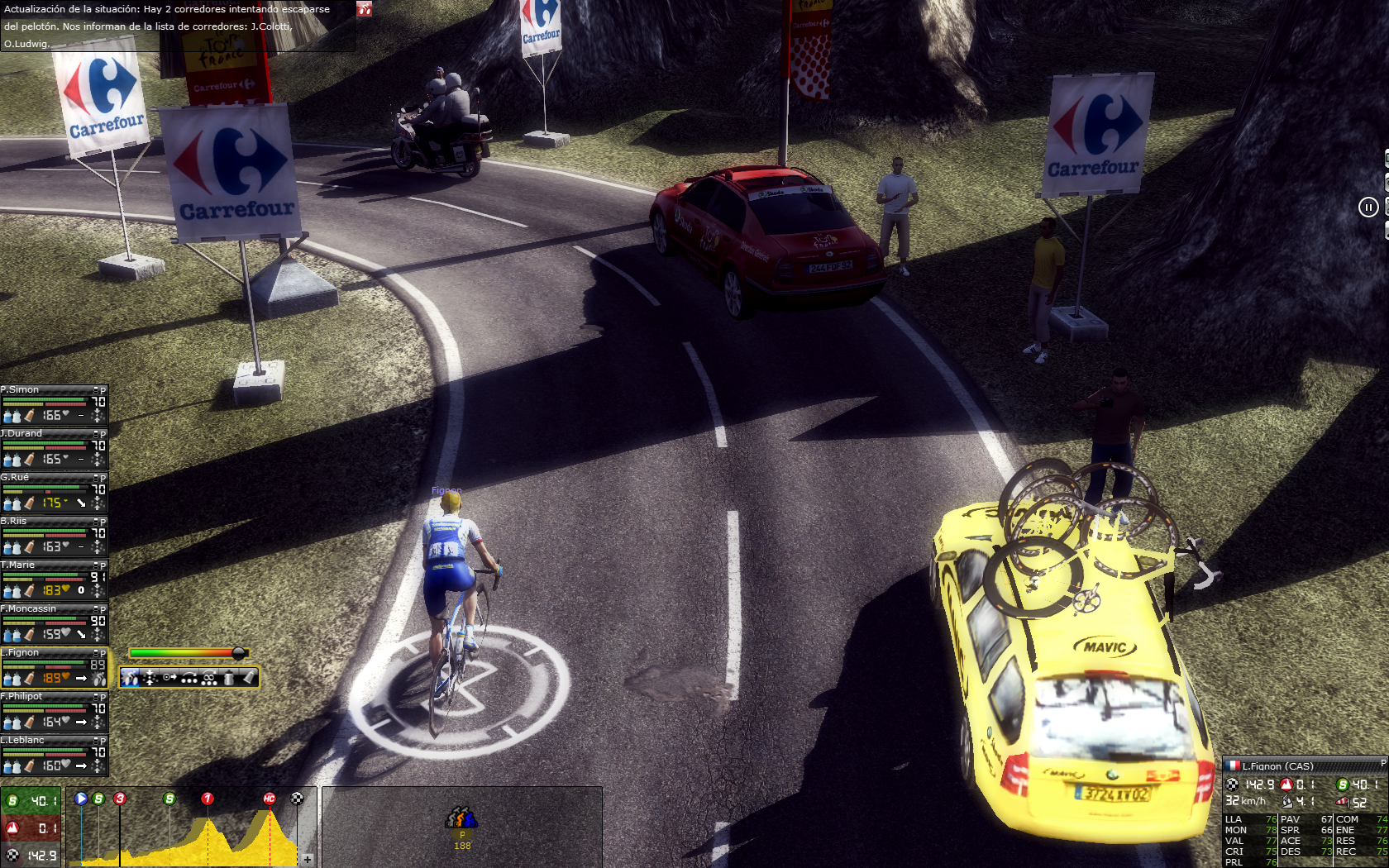Close the situation update message
This screenshot has width=1389, height=868.
pos(364,9)
